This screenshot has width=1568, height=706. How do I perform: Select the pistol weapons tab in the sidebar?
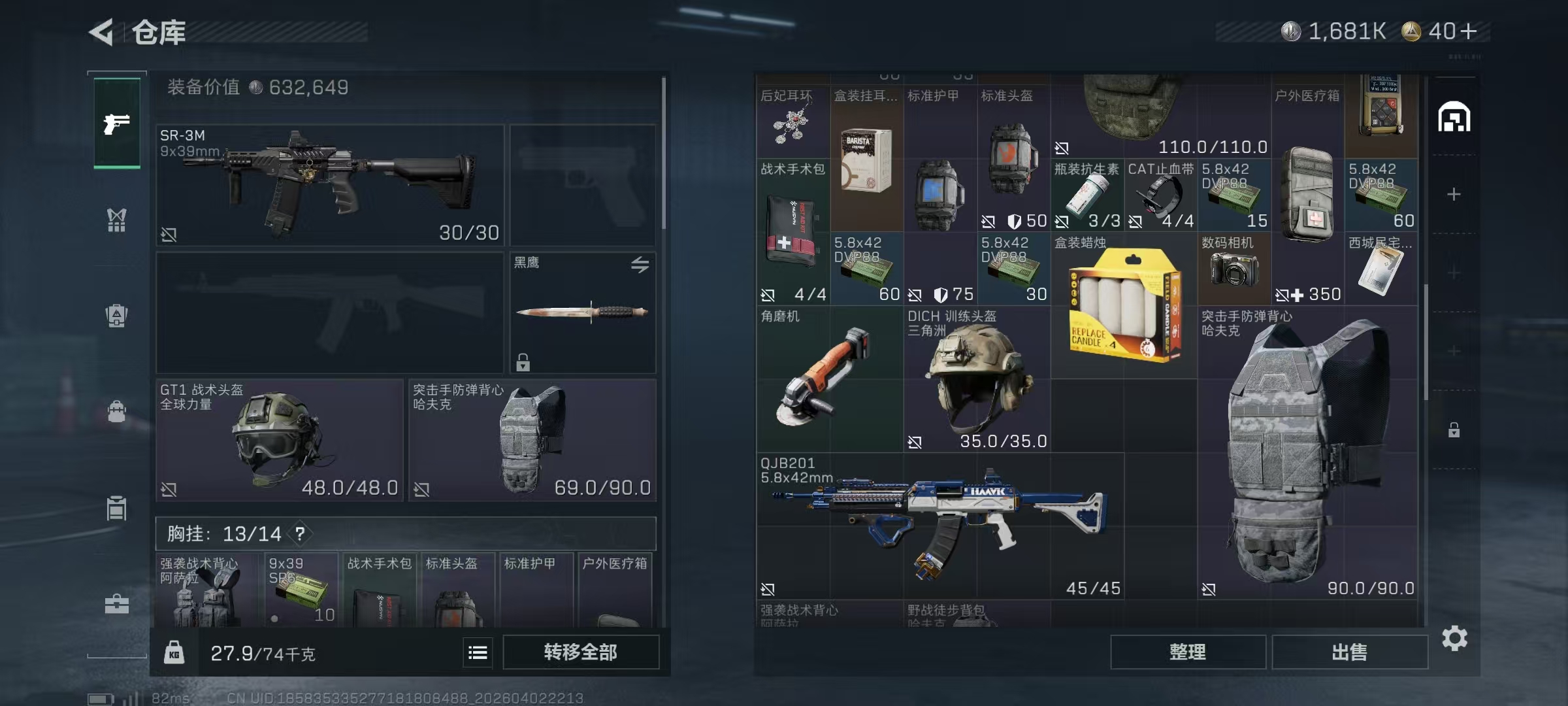116,122
